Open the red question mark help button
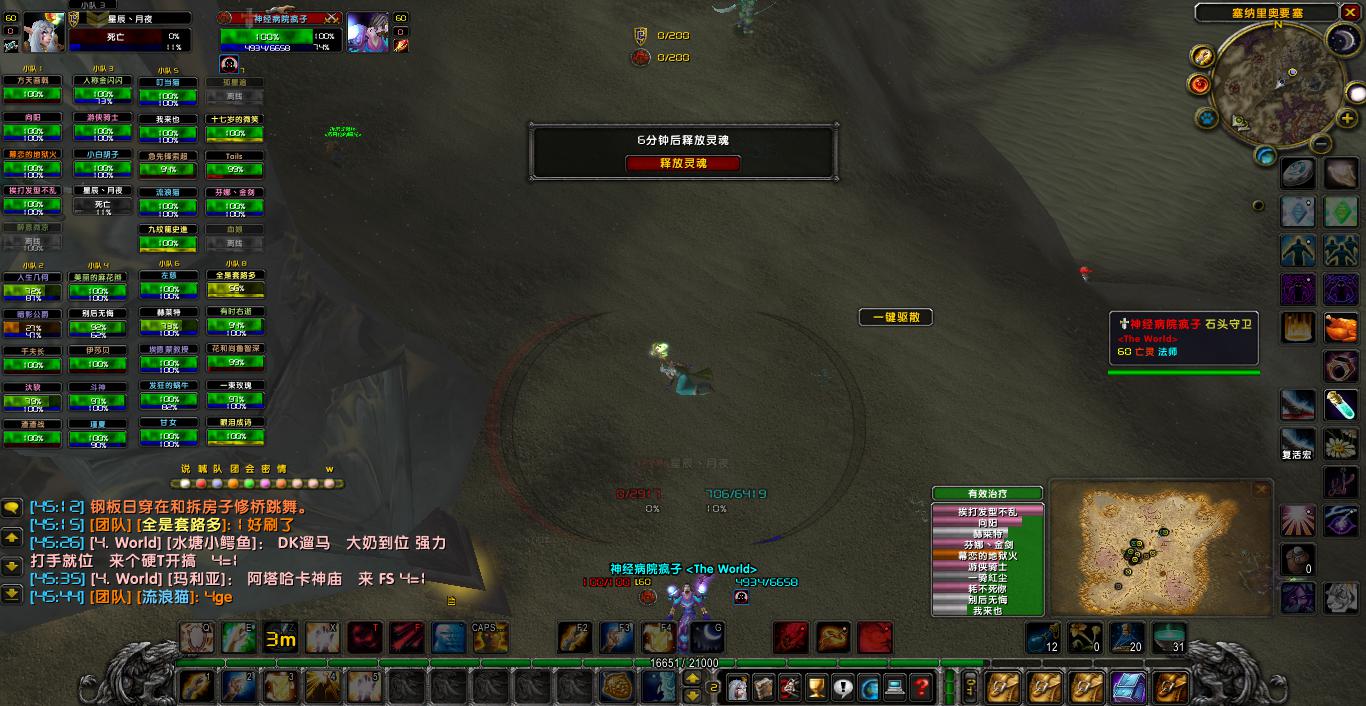This screenshot has height=706, width=1366. pyautogui.click(x=921, y=687)
